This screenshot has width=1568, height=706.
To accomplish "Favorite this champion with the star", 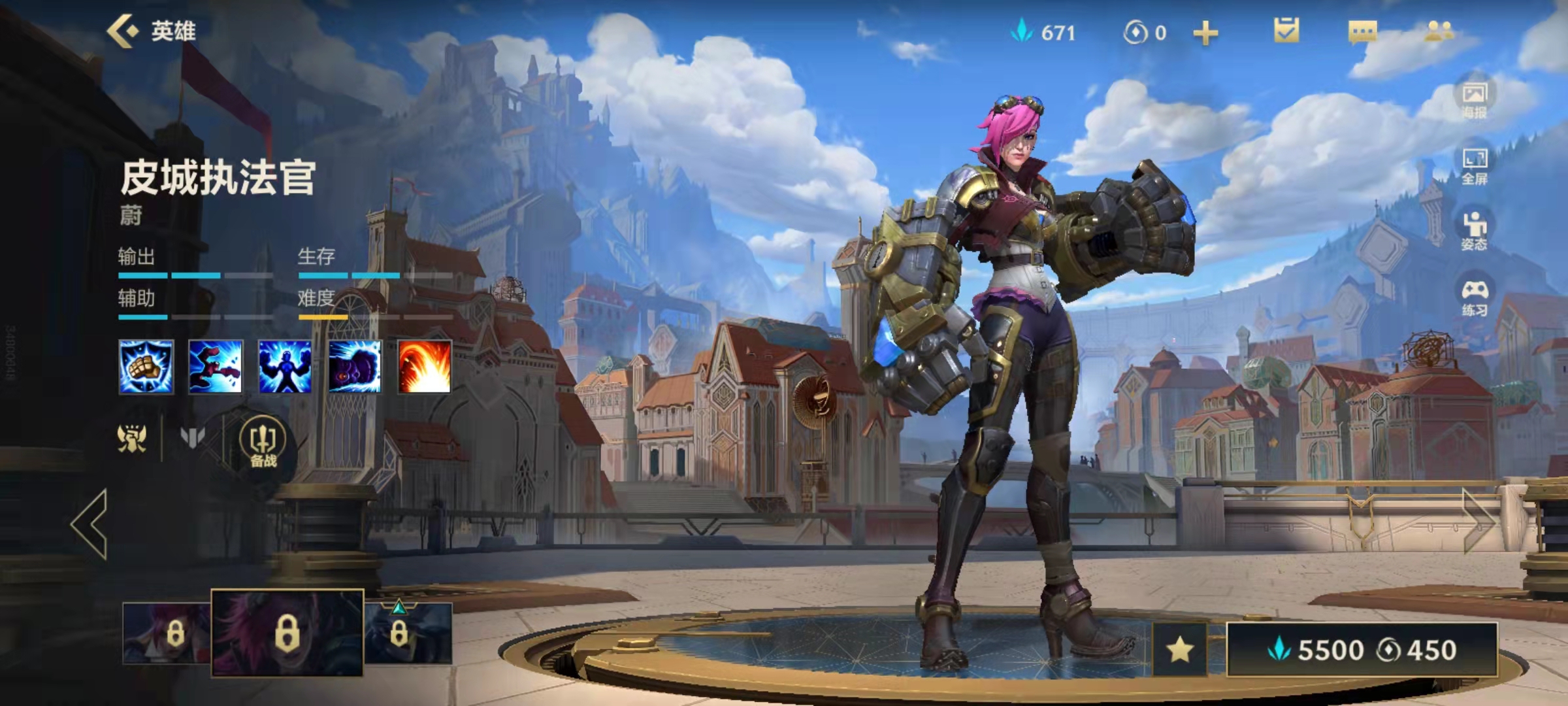I will tap(1180, 649).
